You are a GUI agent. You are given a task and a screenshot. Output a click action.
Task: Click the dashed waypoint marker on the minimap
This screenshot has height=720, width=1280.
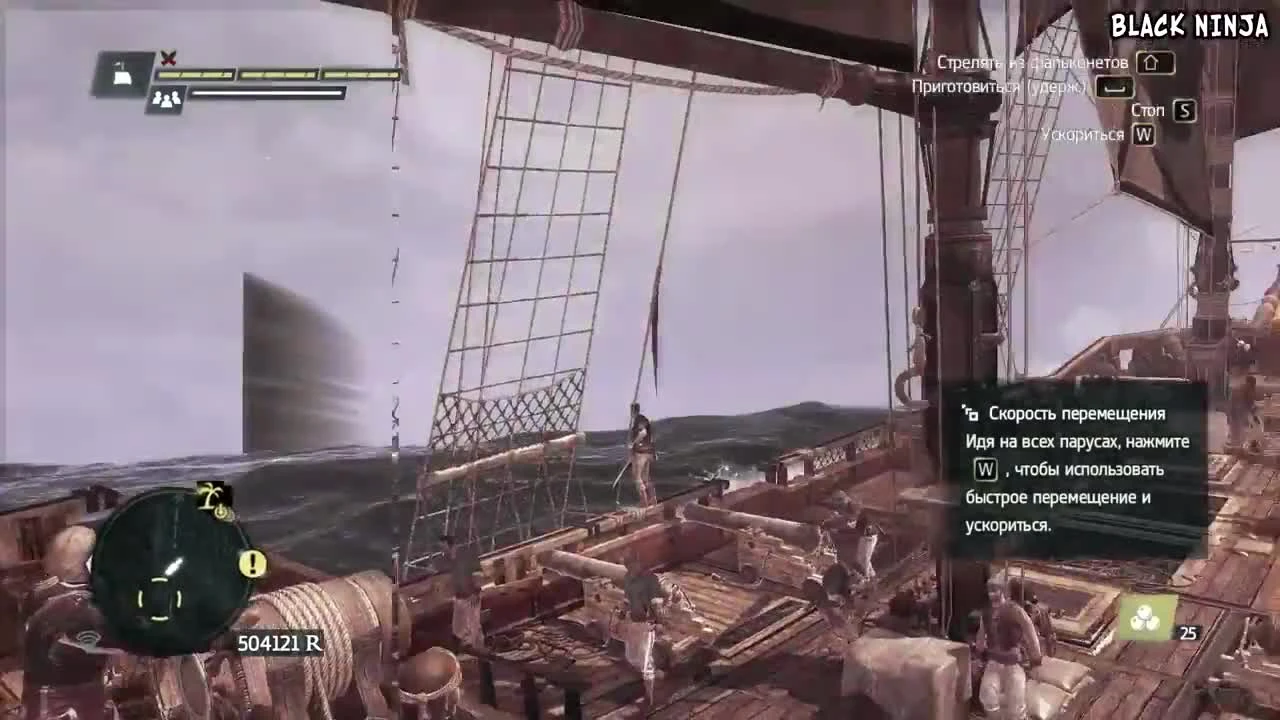(160, 598)
